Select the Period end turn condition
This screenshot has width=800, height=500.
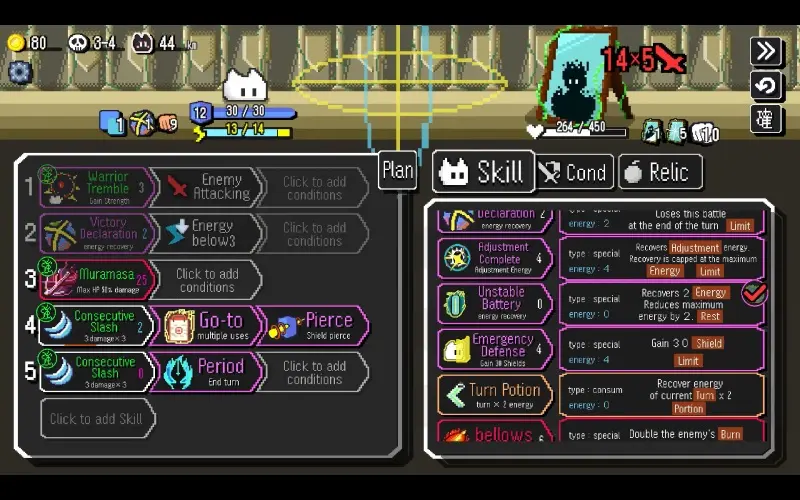click(208, 372)
